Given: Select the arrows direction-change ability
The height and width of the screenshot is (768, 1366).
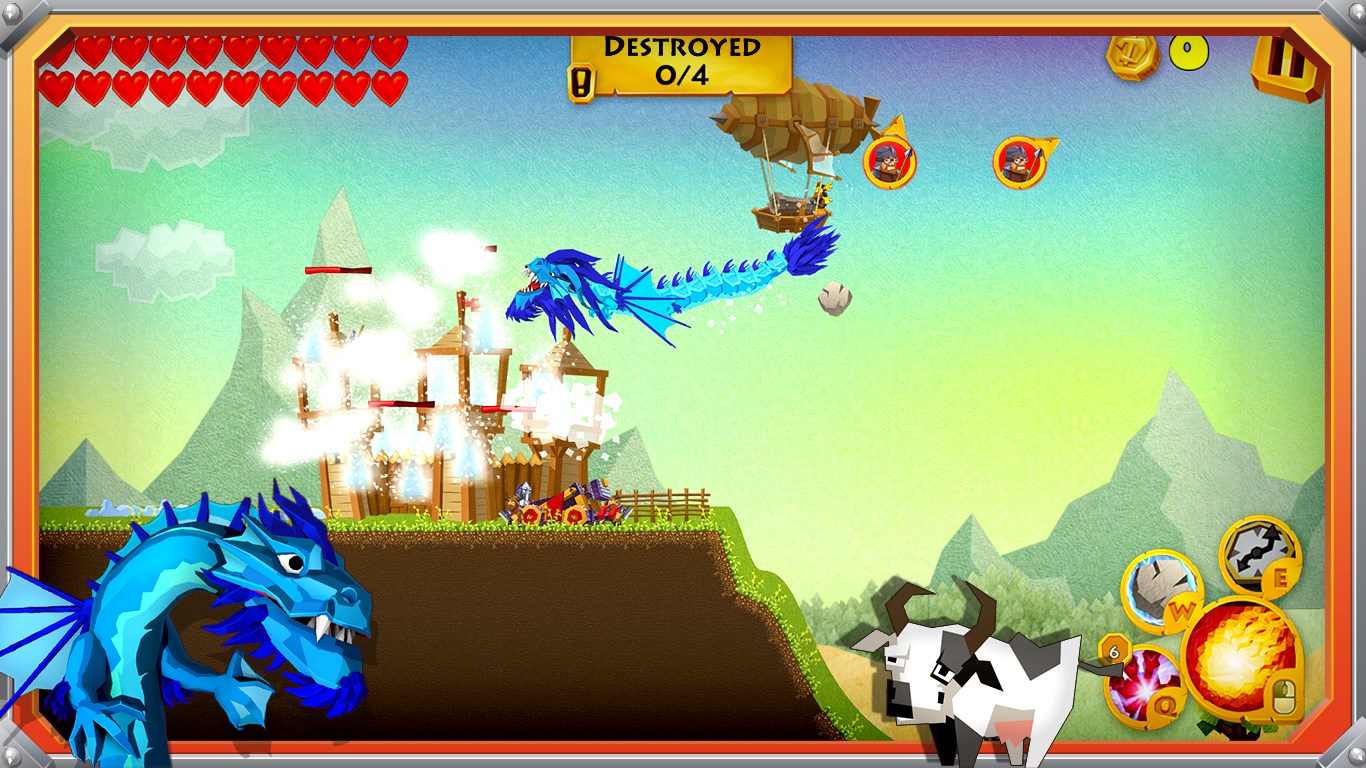Looking at the screenshot, I should tap(1259, 555).
